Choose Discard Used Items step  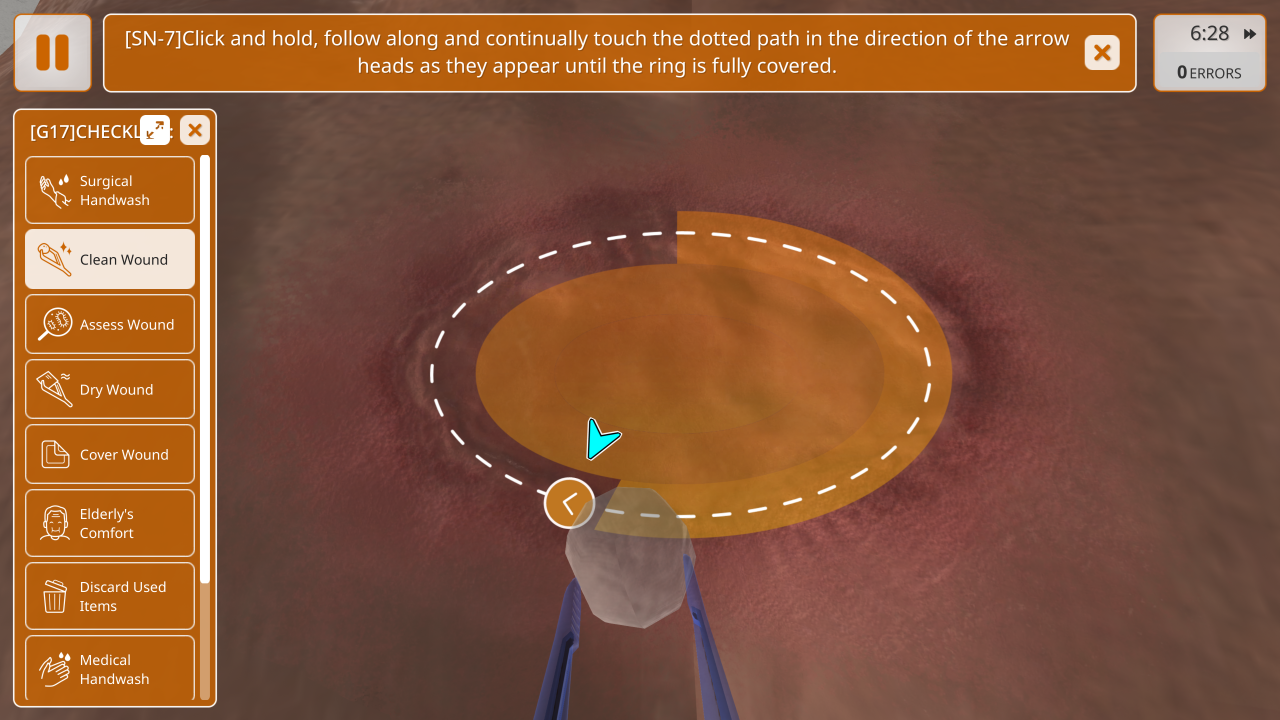pos(110,596)
